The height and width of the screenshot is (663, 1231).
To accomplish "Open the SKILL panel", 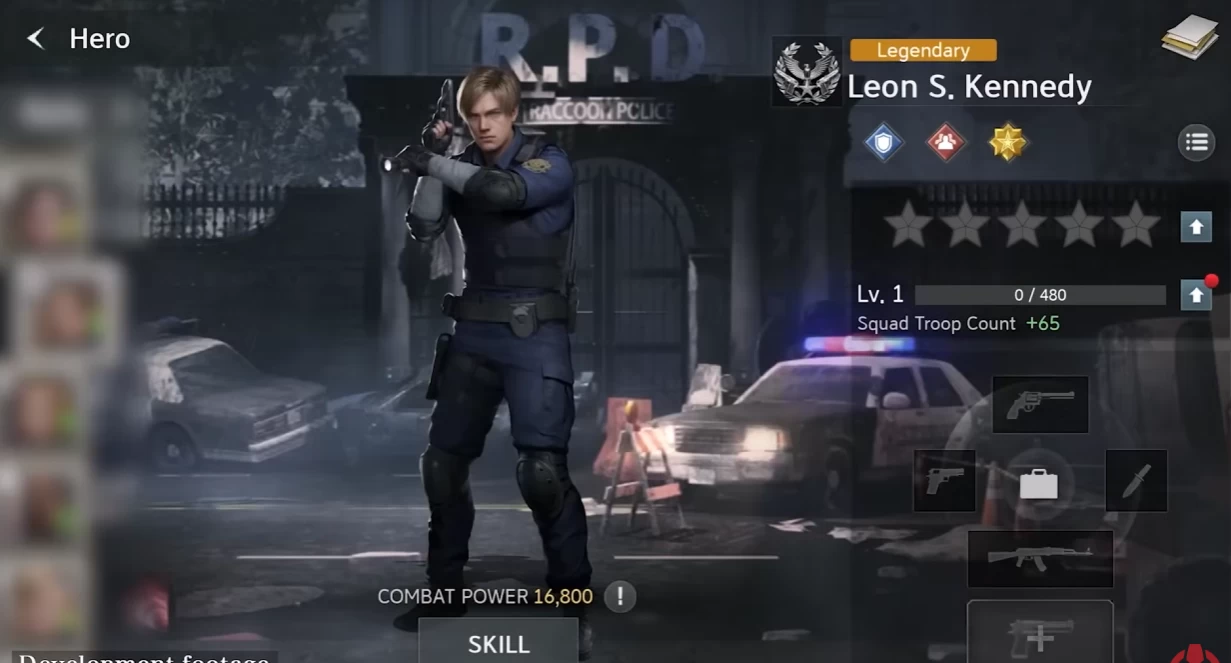I will click(x=498, y=643).
